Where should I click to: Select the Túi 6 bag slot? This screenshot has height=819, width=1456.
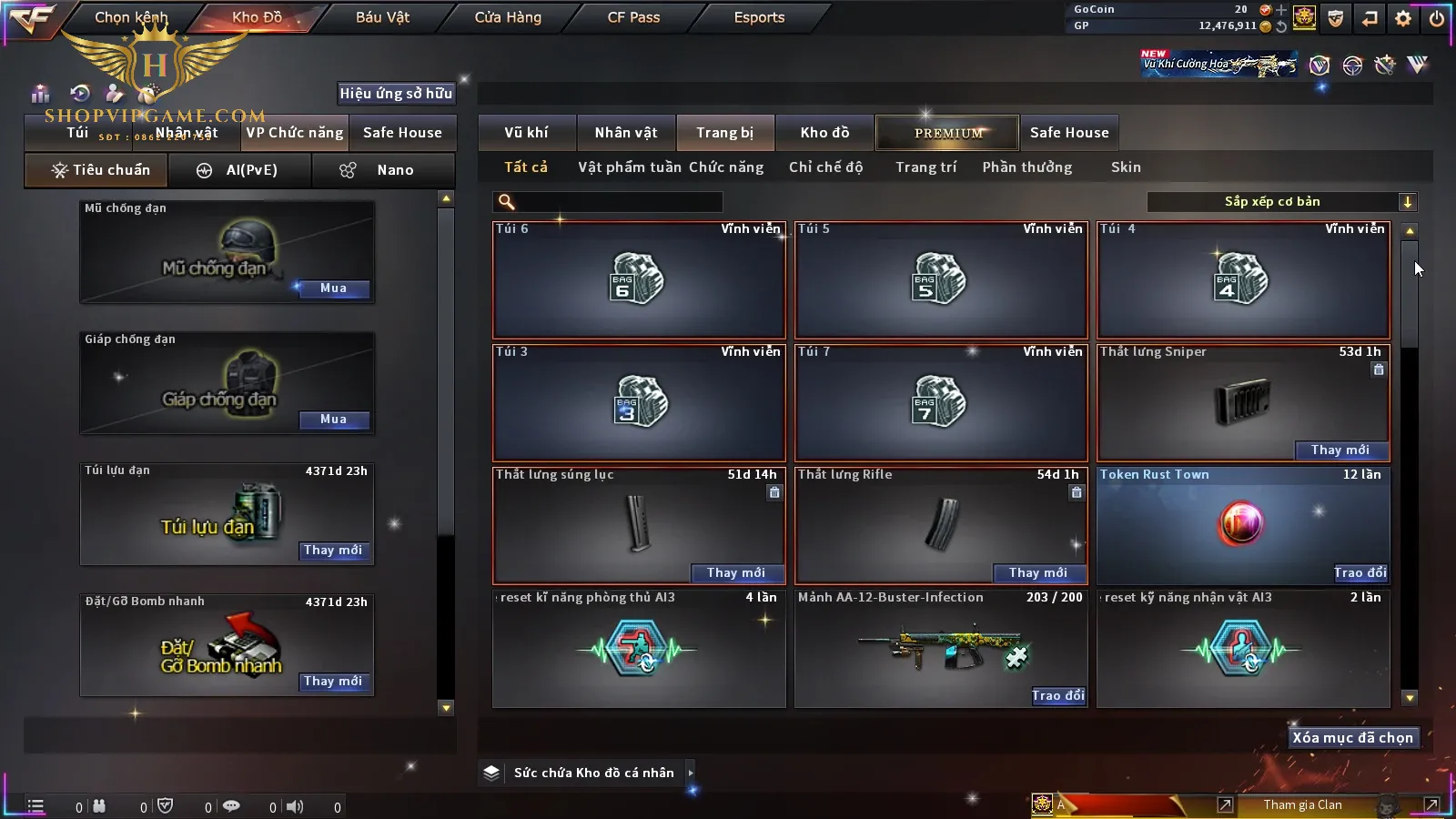639,280
